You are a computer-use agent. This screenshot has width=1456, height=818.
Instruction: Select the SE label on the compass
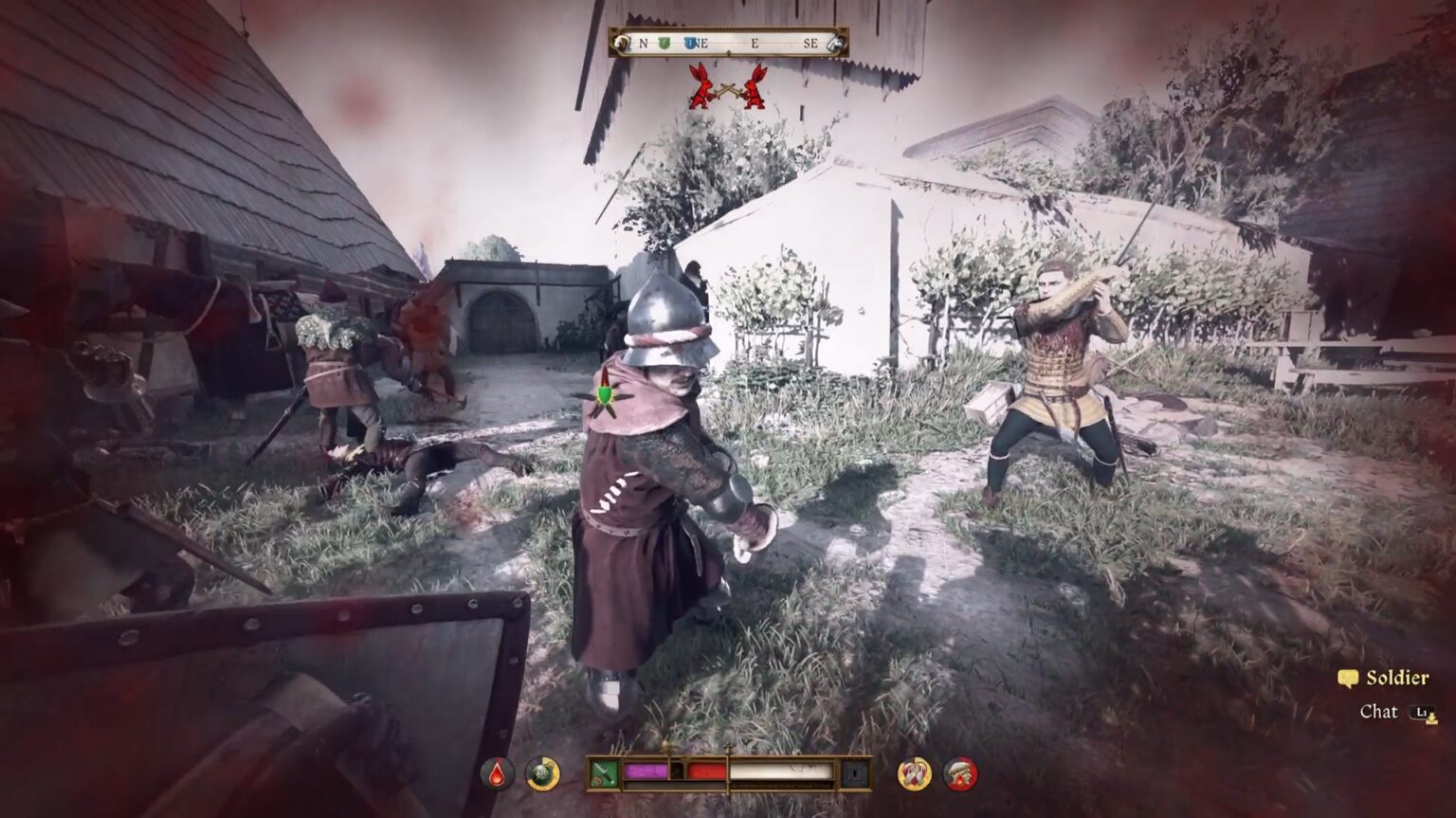pyautogui.click(x=811, y=43)
